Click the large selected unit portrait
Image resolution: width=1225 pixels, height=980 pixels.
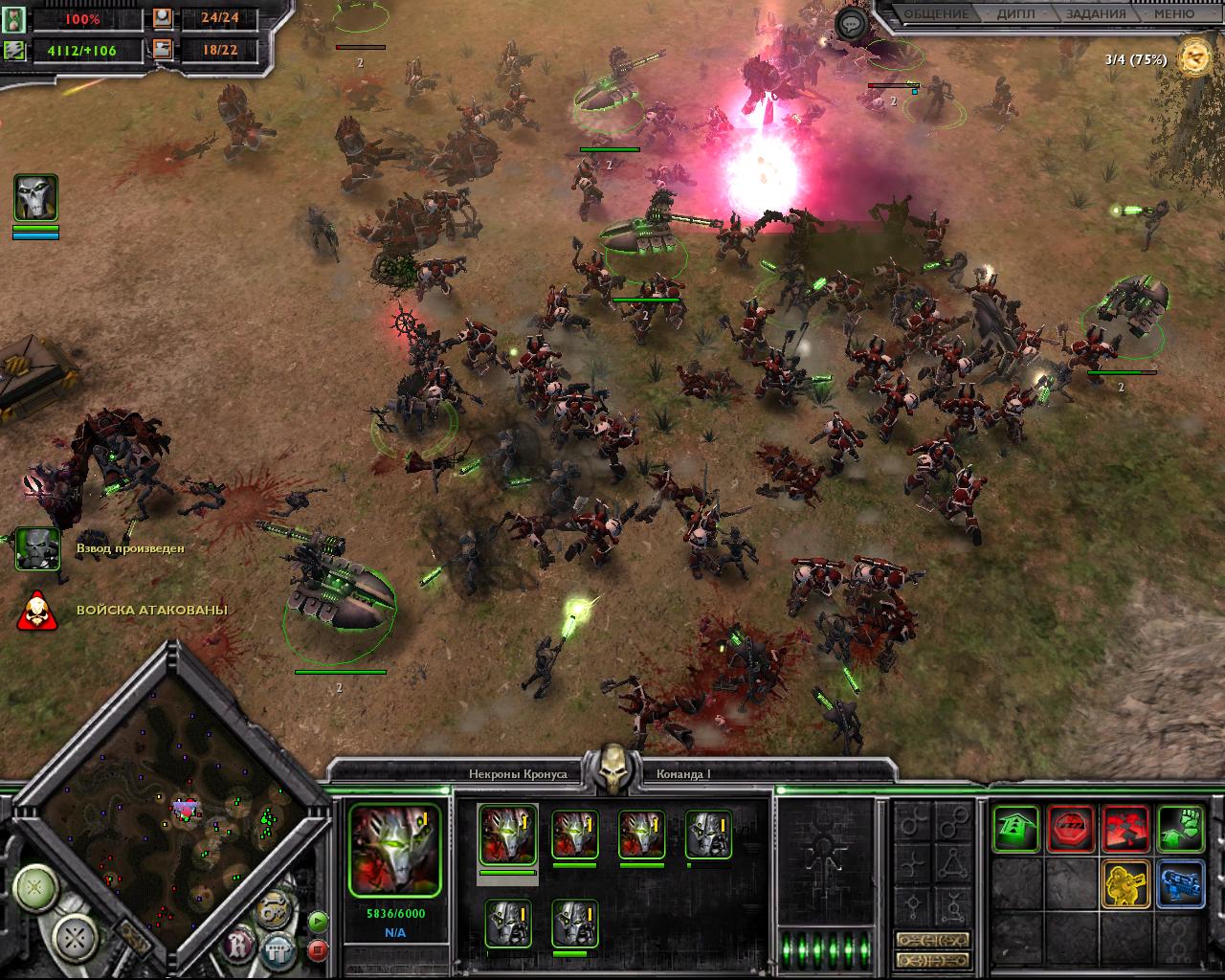[x=394, y=850]
